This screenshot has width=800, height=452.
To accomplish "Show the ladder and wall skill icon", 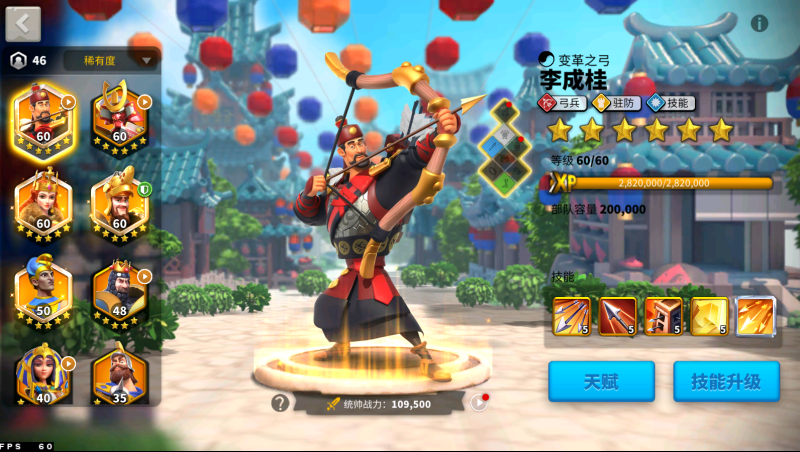I will click(663, 315).
